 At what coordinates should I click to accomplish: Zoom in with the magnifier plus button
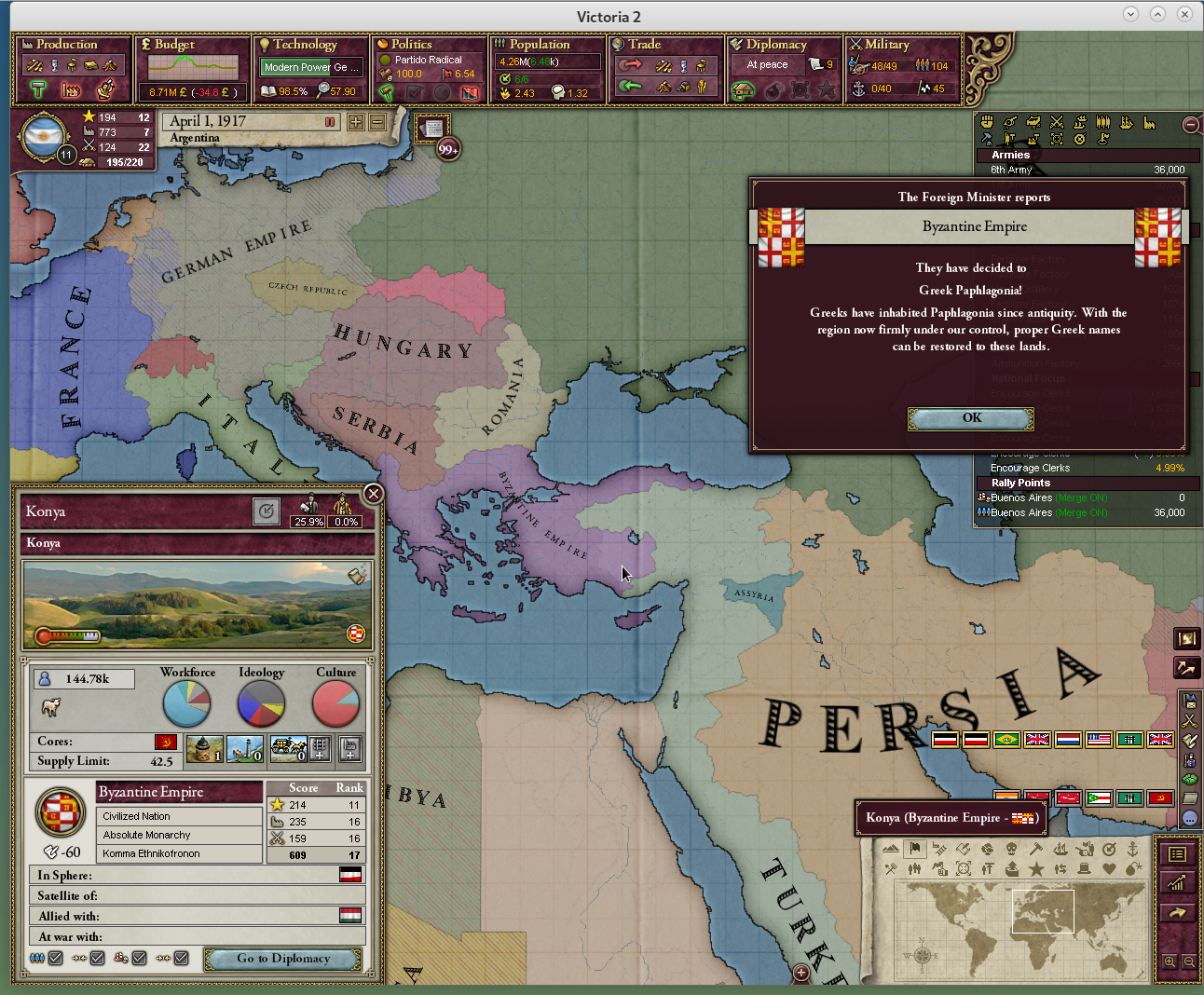(x=1170, y=961)
